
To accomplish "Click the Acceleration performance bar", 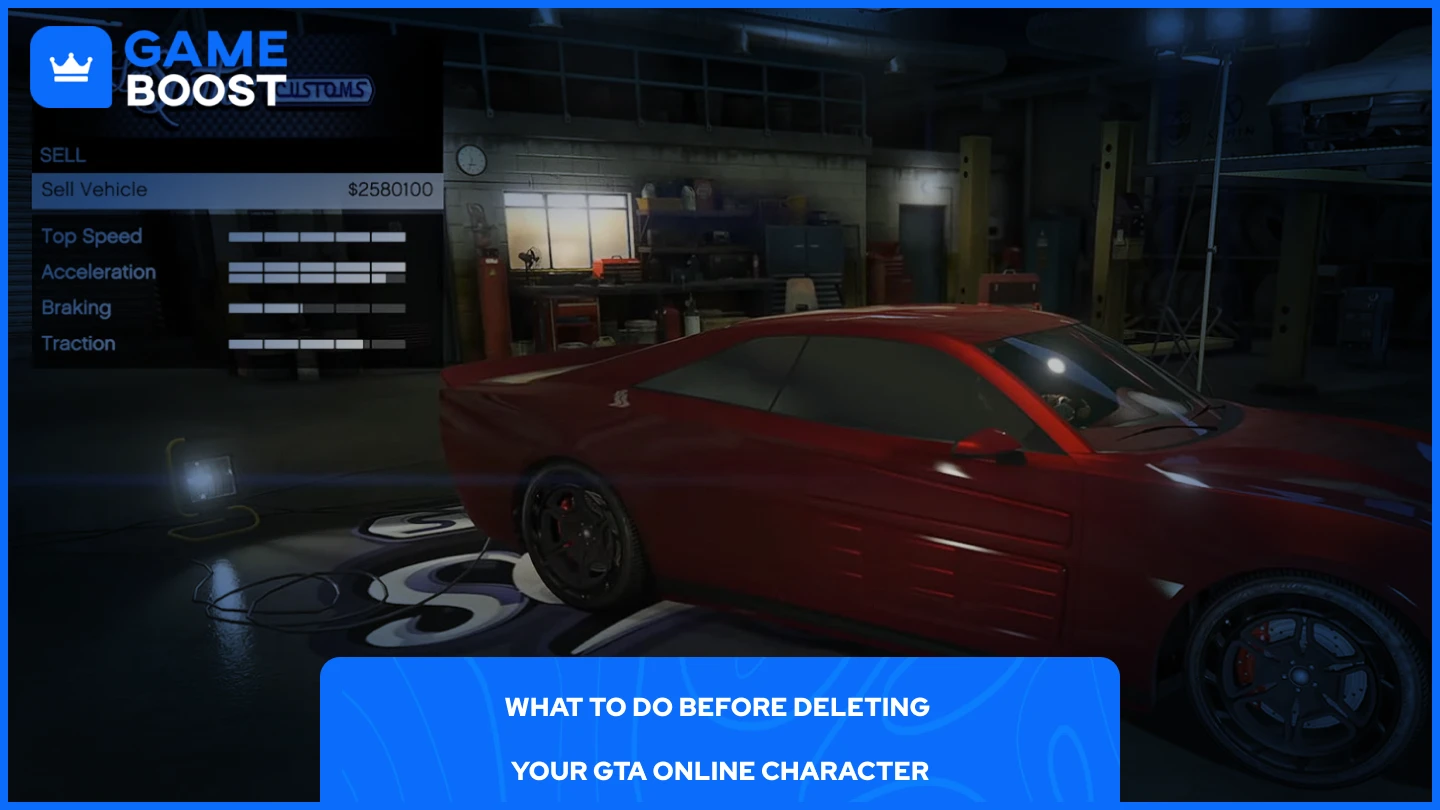I will tap(315, 272).
